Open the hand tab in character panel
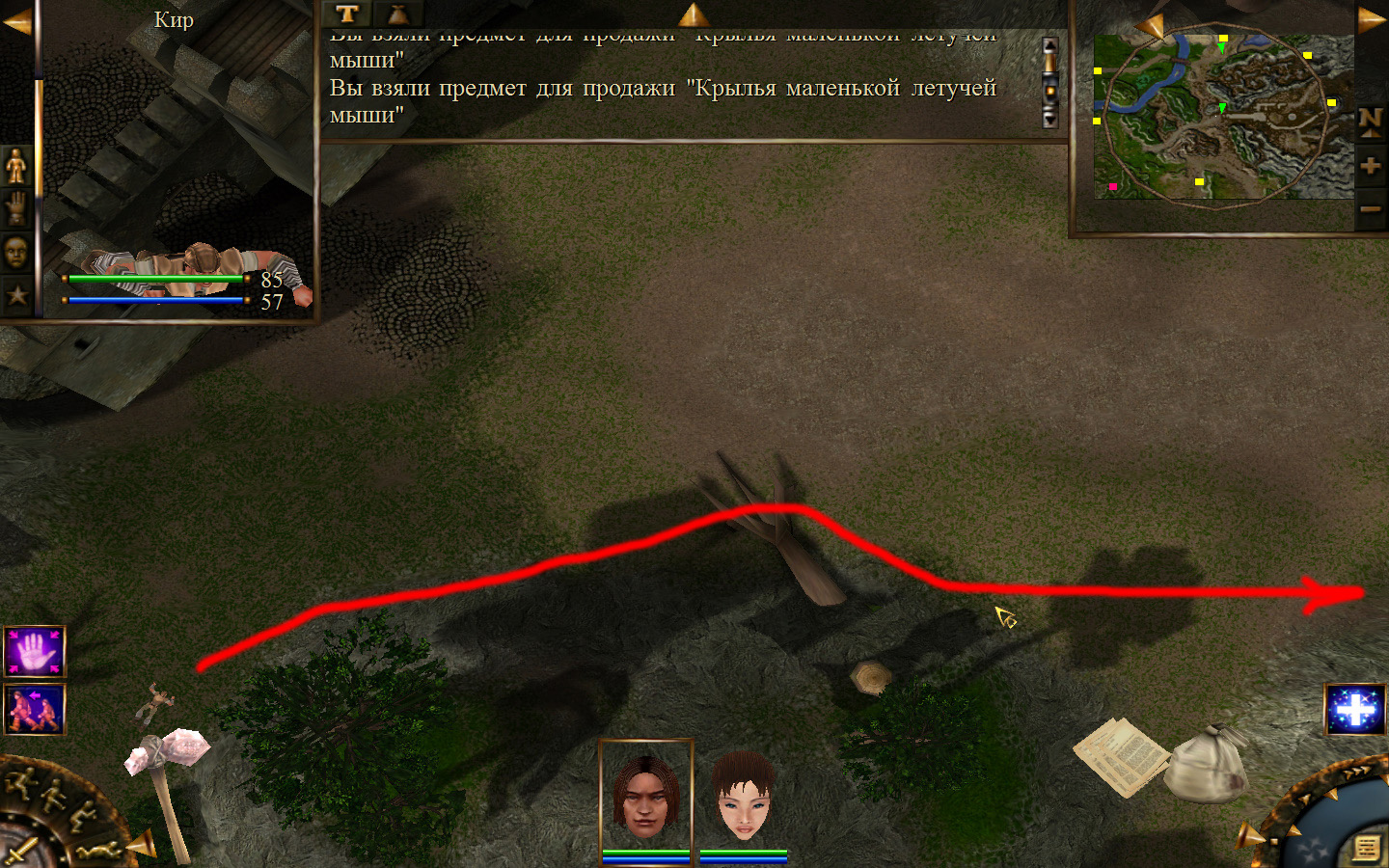Screen dimensions: 1389x868 pyautogui.click(x=16, y=208)
